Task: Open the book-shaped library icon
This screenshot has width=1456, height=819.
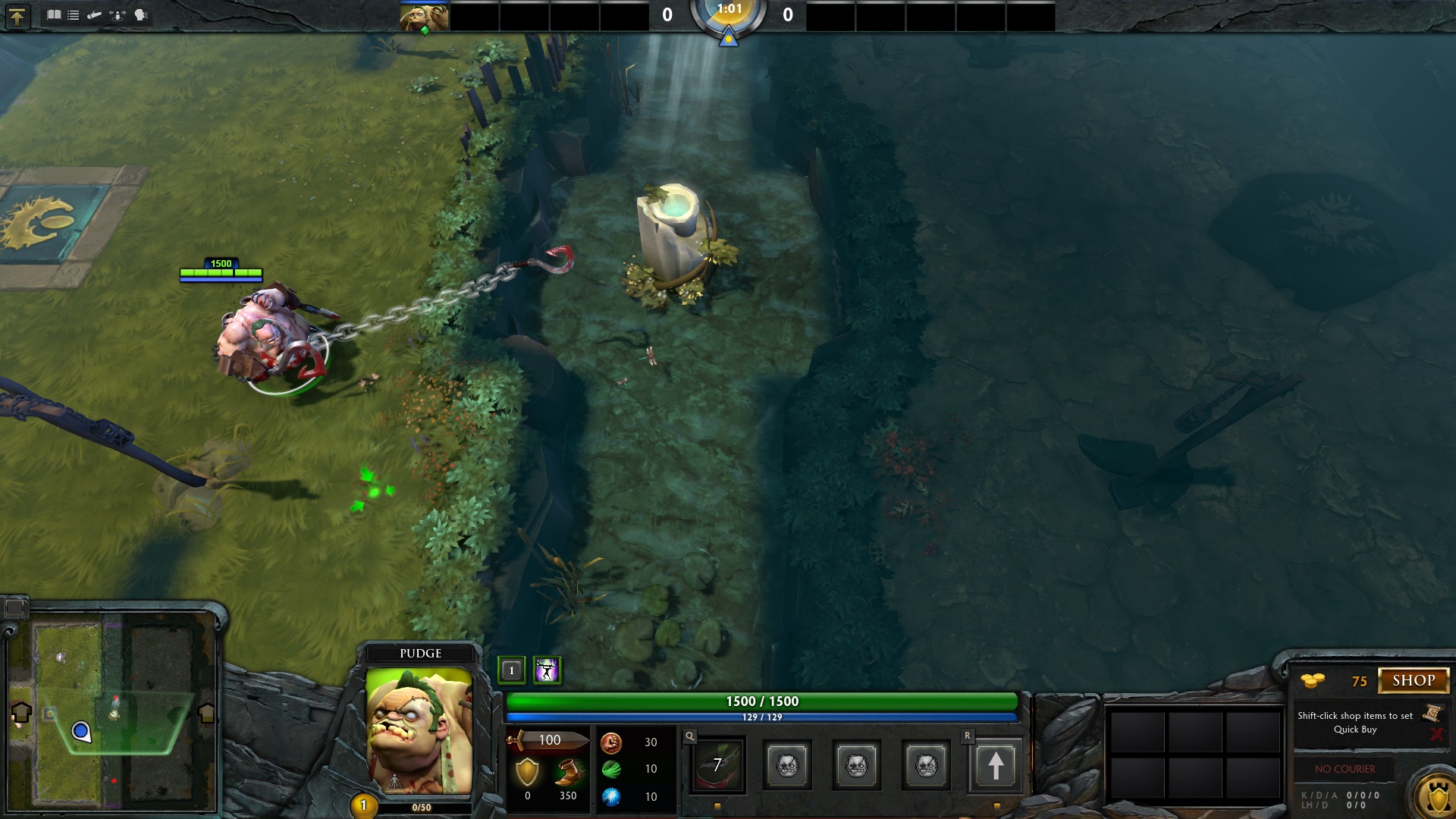Action: tap(54, 14)
